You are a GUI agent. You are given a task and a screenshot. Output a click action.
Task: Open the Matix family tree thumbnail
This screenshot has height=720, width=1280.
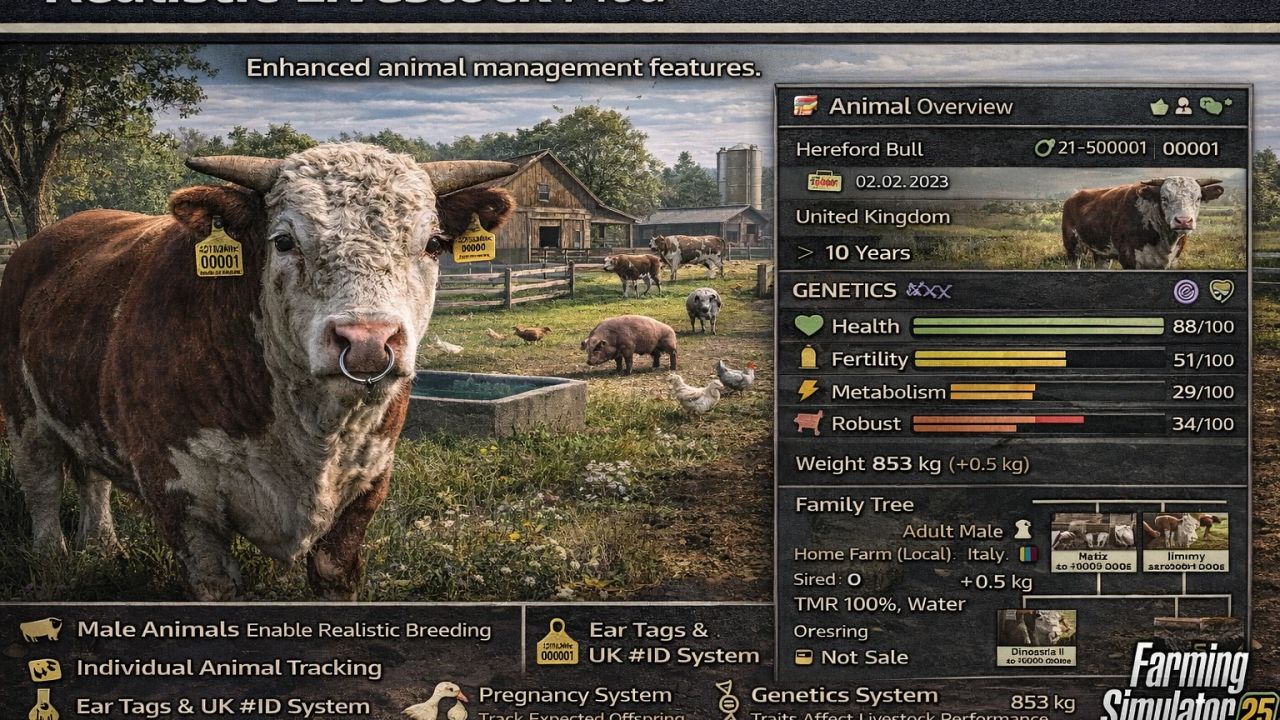point(1093,543)
